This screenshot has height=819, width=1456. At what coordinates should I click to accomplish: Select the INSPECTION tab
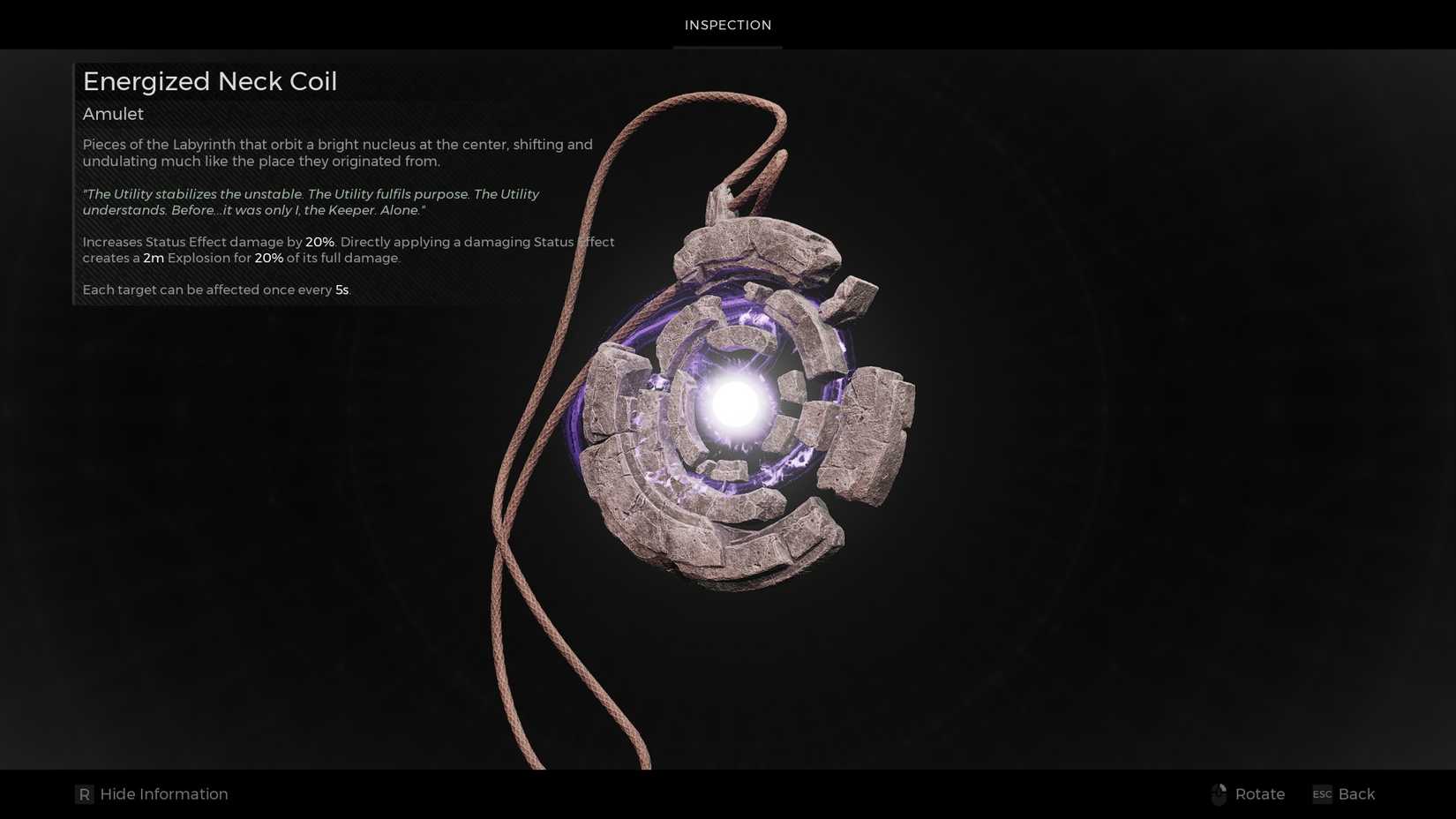[x=727, y=25]
